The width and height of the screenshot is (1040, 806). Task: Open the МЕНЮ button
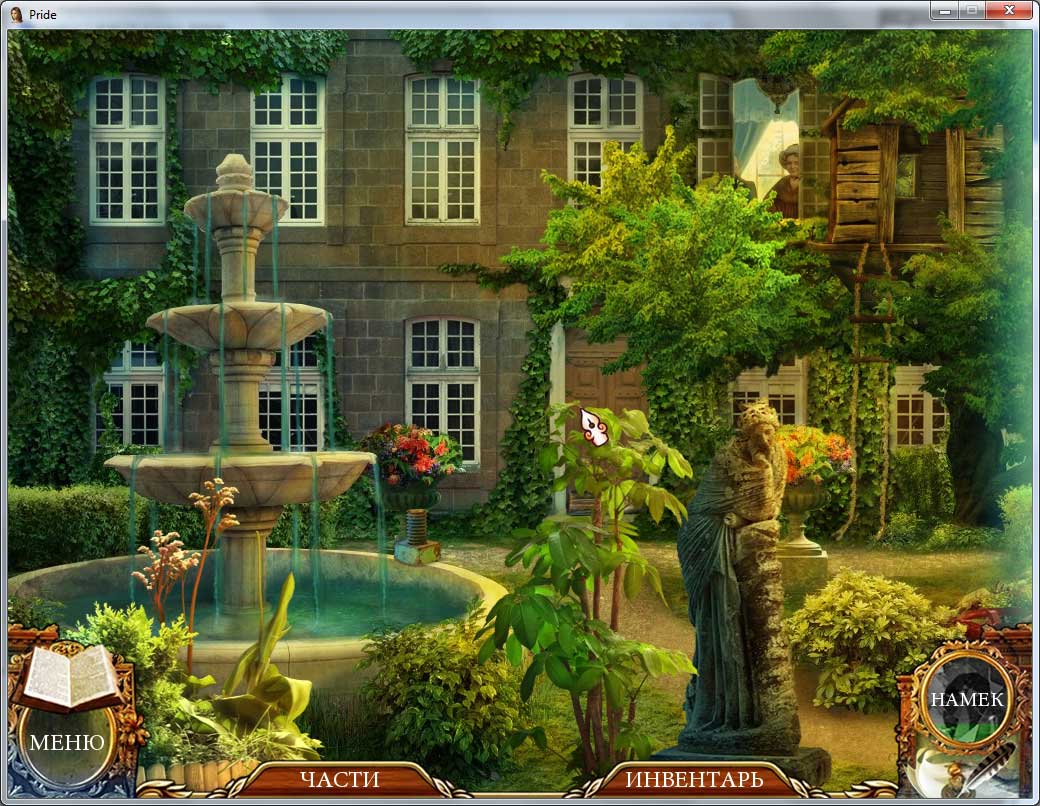coord(66,742)
